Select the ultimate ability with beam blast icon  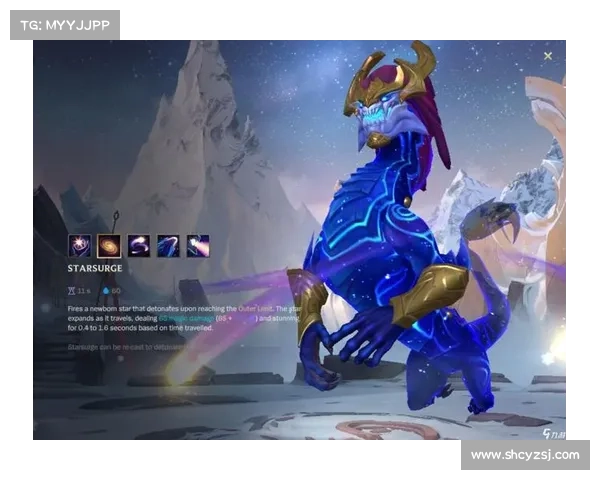(198, 245)
